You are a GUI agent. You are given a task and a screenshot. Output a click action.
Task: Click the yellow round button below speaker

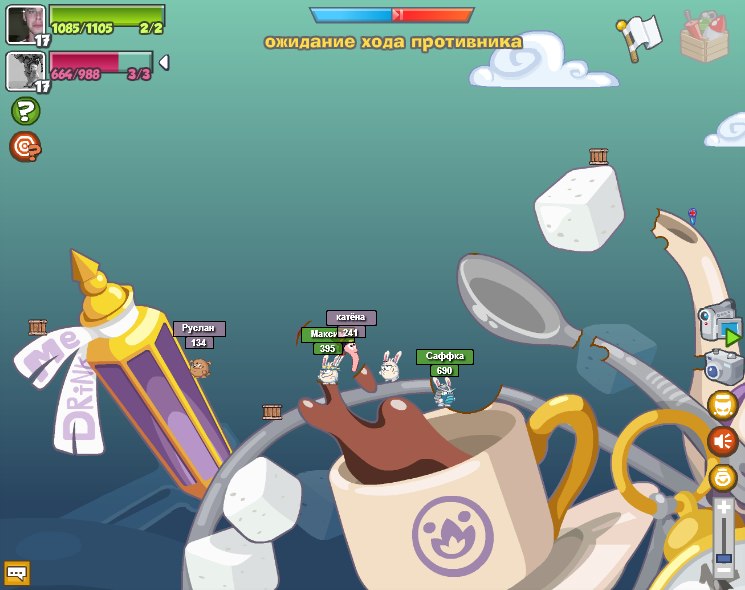(722, 477)
